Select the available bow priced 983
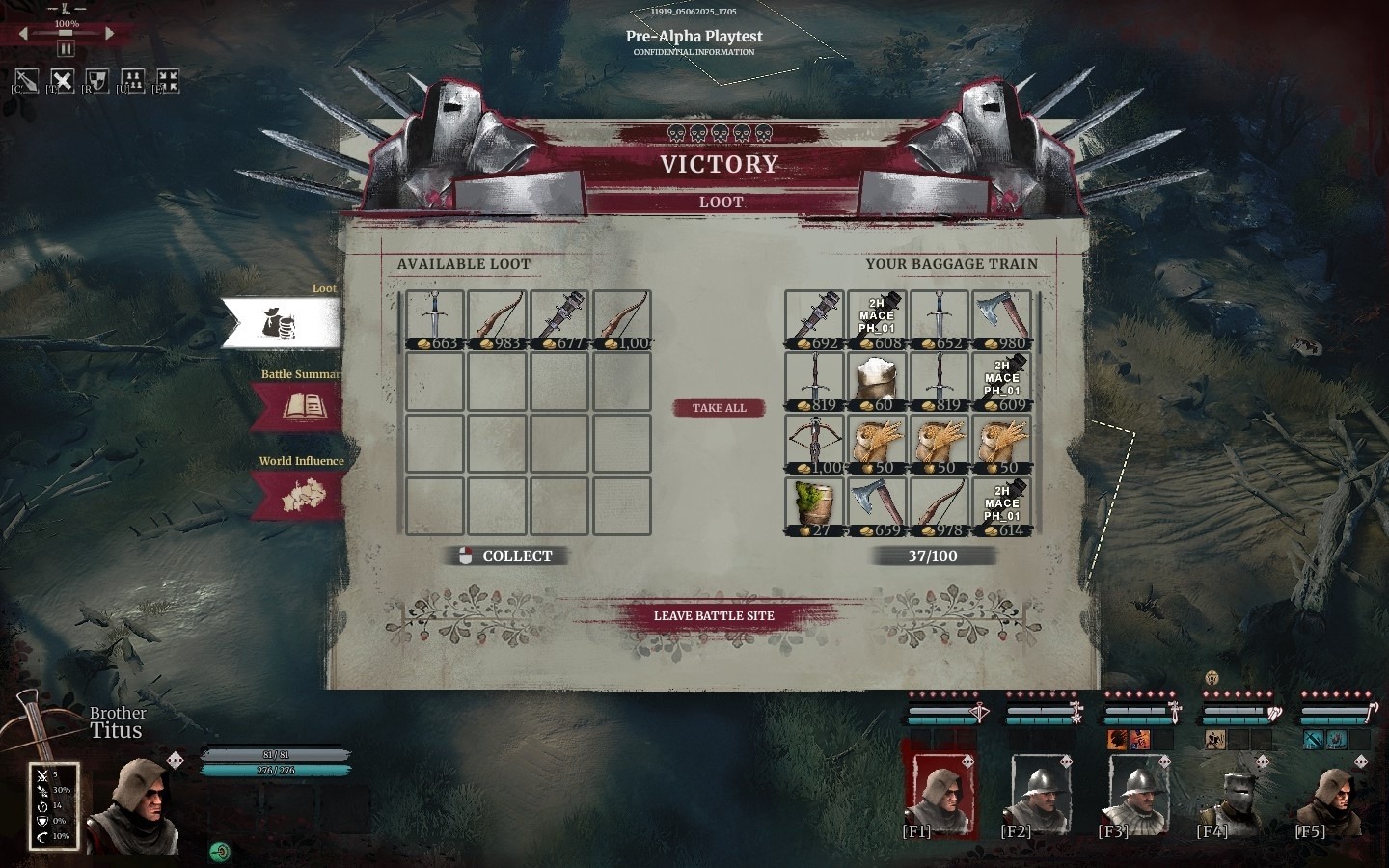The width and height of the screenshot is (1389, 868). pos(497,320)
